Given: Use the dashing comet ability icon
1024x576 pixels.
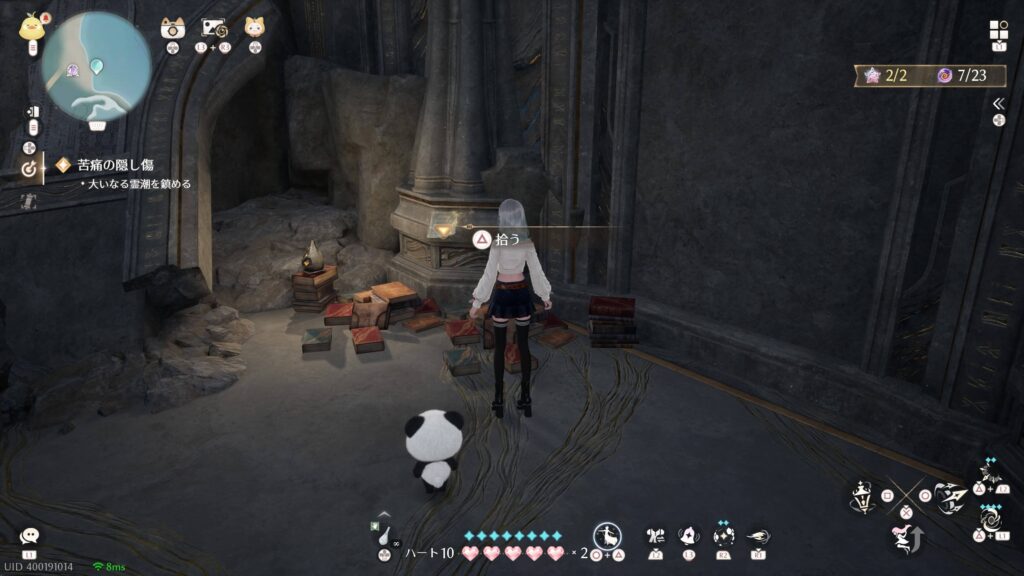Looking at the screenshot, I should tap(758, 536).
